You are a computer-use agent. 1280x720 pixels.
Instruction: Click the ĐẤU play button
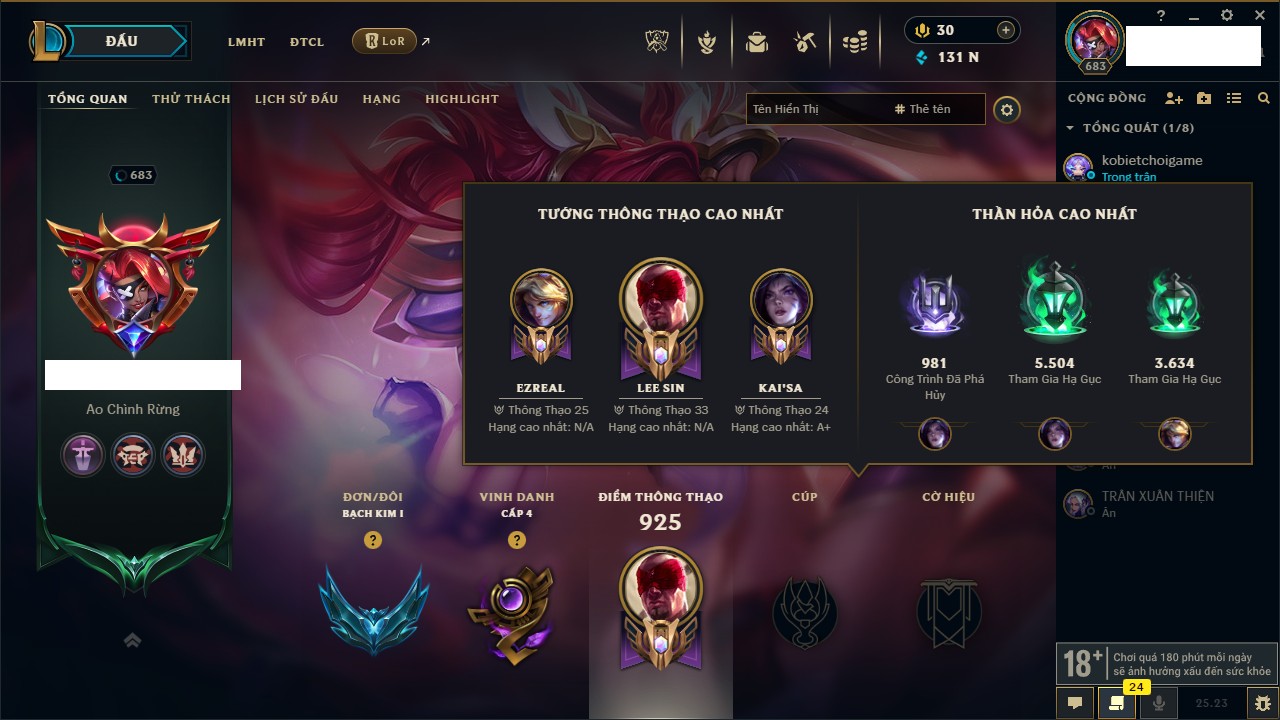[121, 41]
